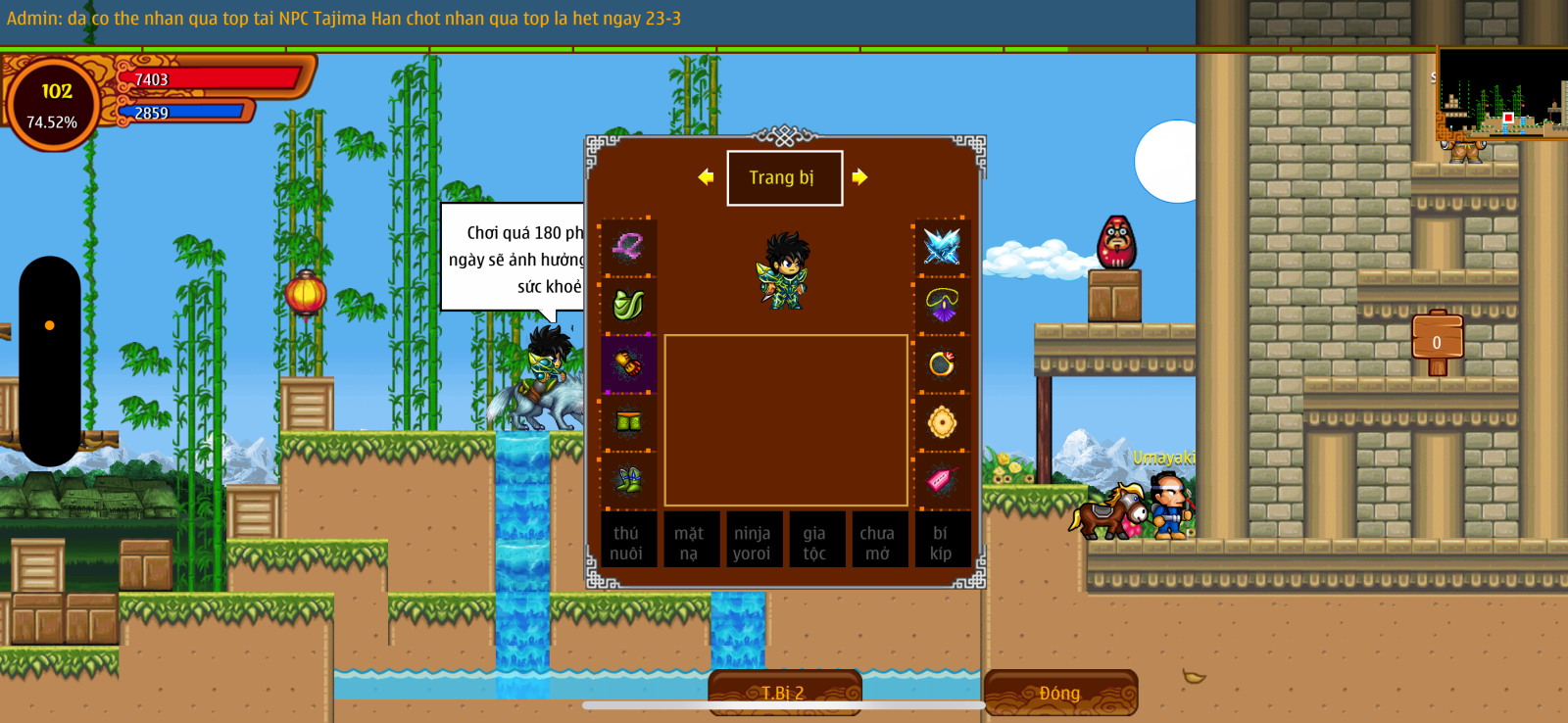Go to the next panel with the right arrow
Screen dimensions: 1568x723
[x=859, y=177]
